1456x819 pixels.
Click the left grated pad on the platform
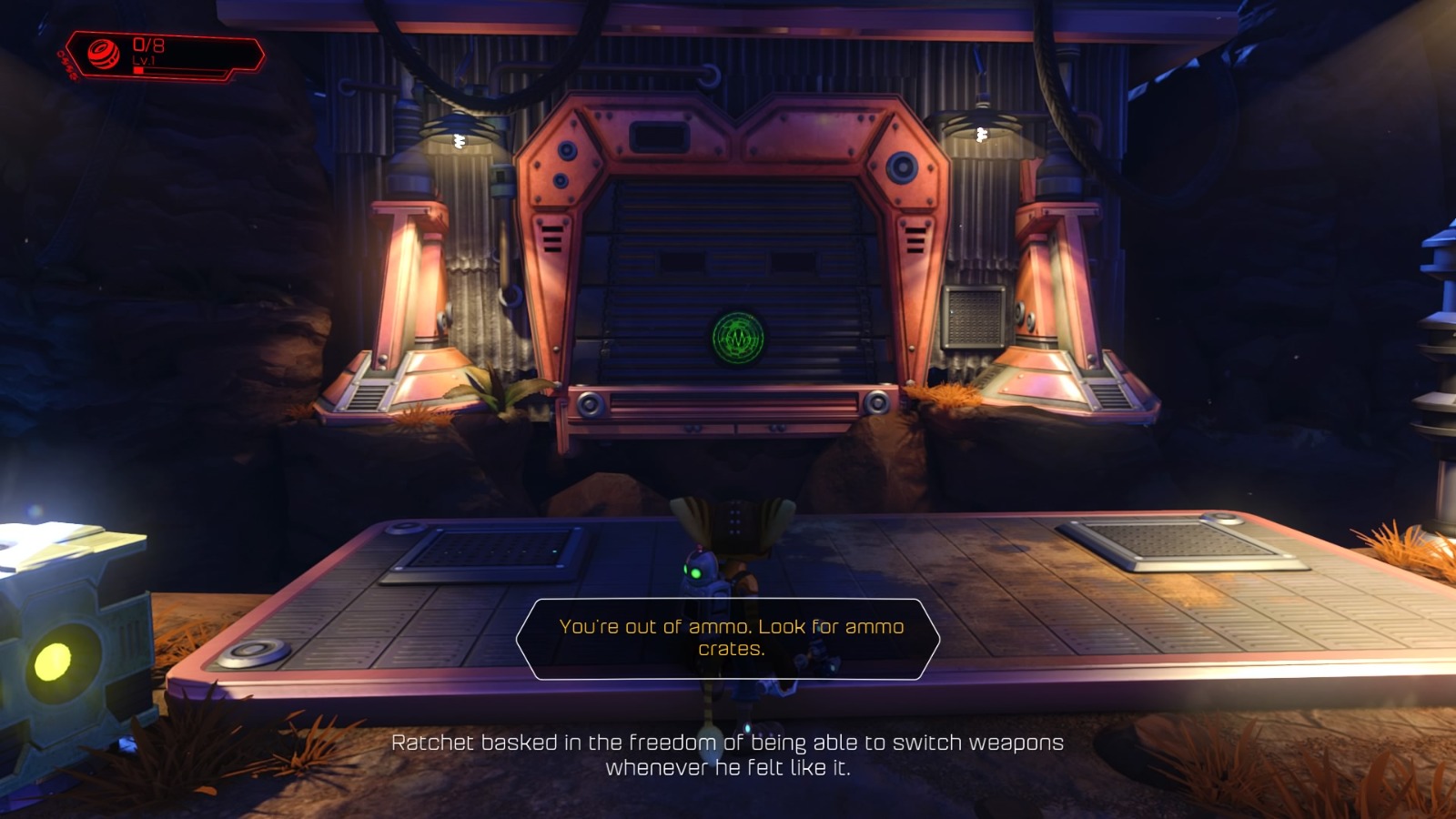coord(489,548)
